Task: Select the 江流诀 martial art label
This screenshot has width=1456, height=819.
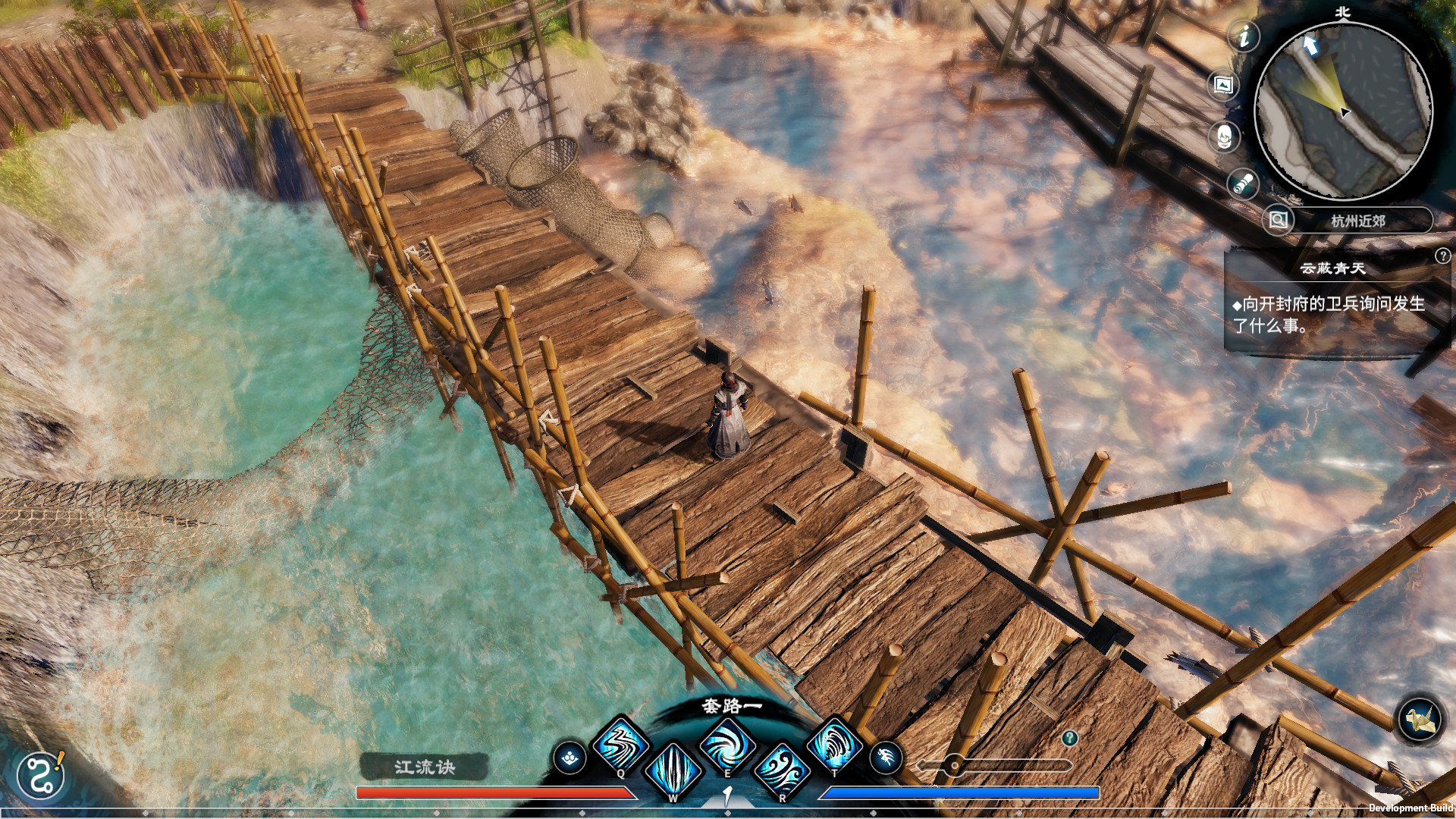Action: (424, 767)
